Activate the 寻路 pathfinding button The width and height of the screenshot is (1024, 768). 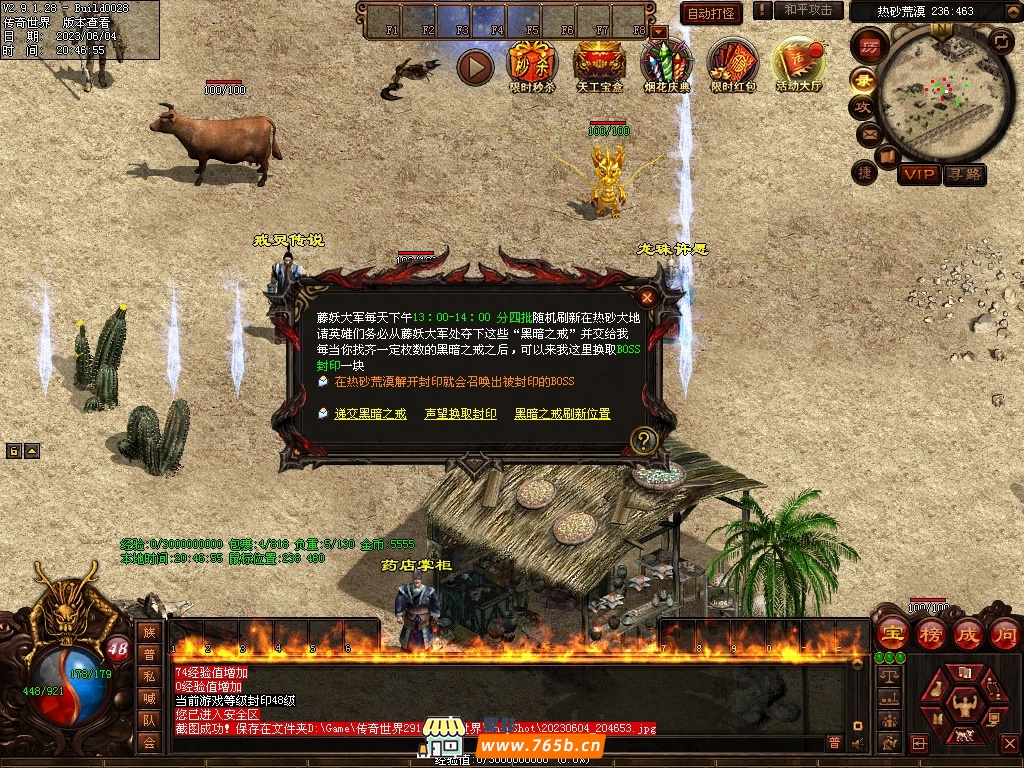tap(964, 175)
